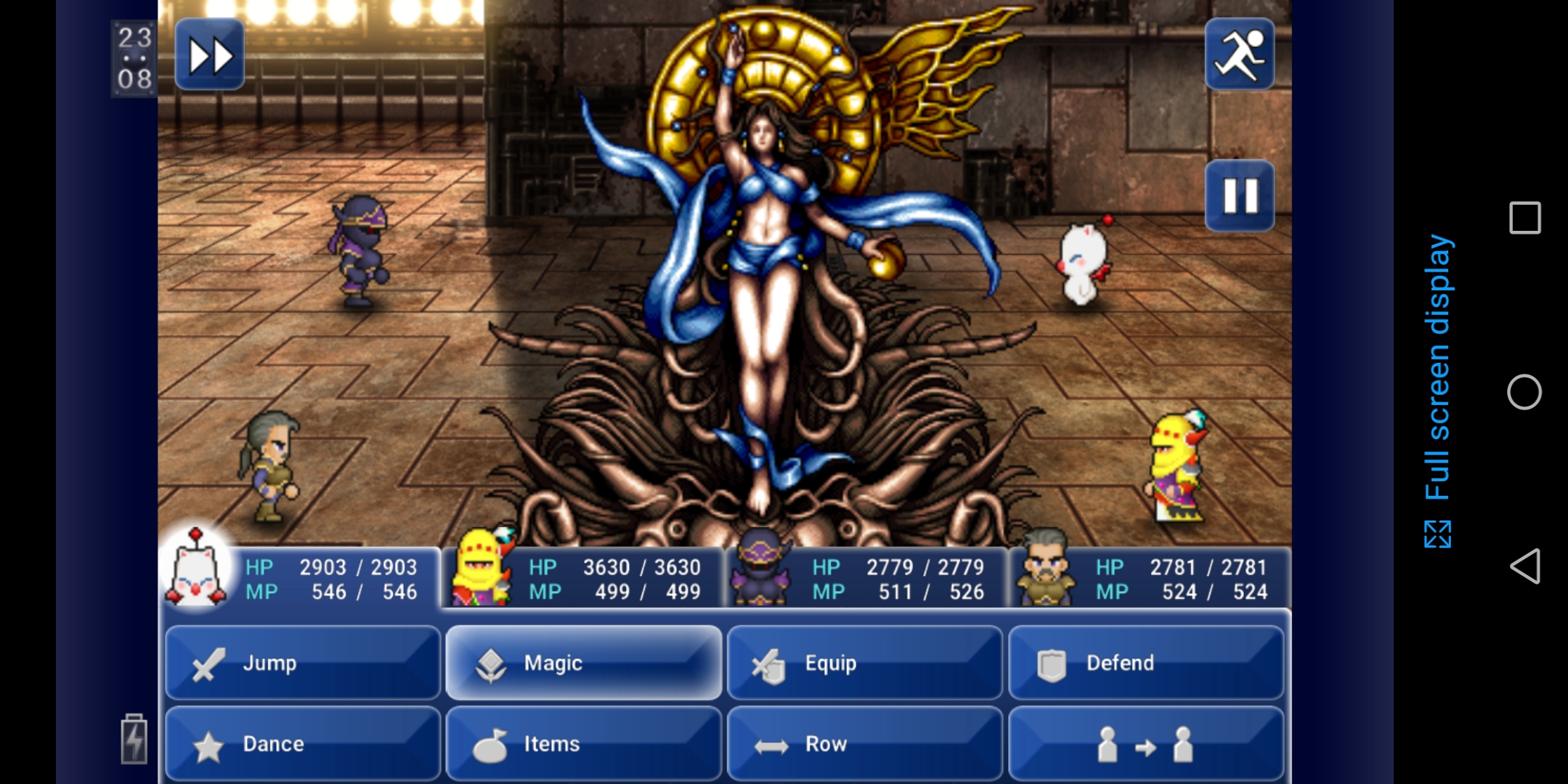This screenshot has height=784, width=1568.
Task: Select the Jump command
Action: 303,663
